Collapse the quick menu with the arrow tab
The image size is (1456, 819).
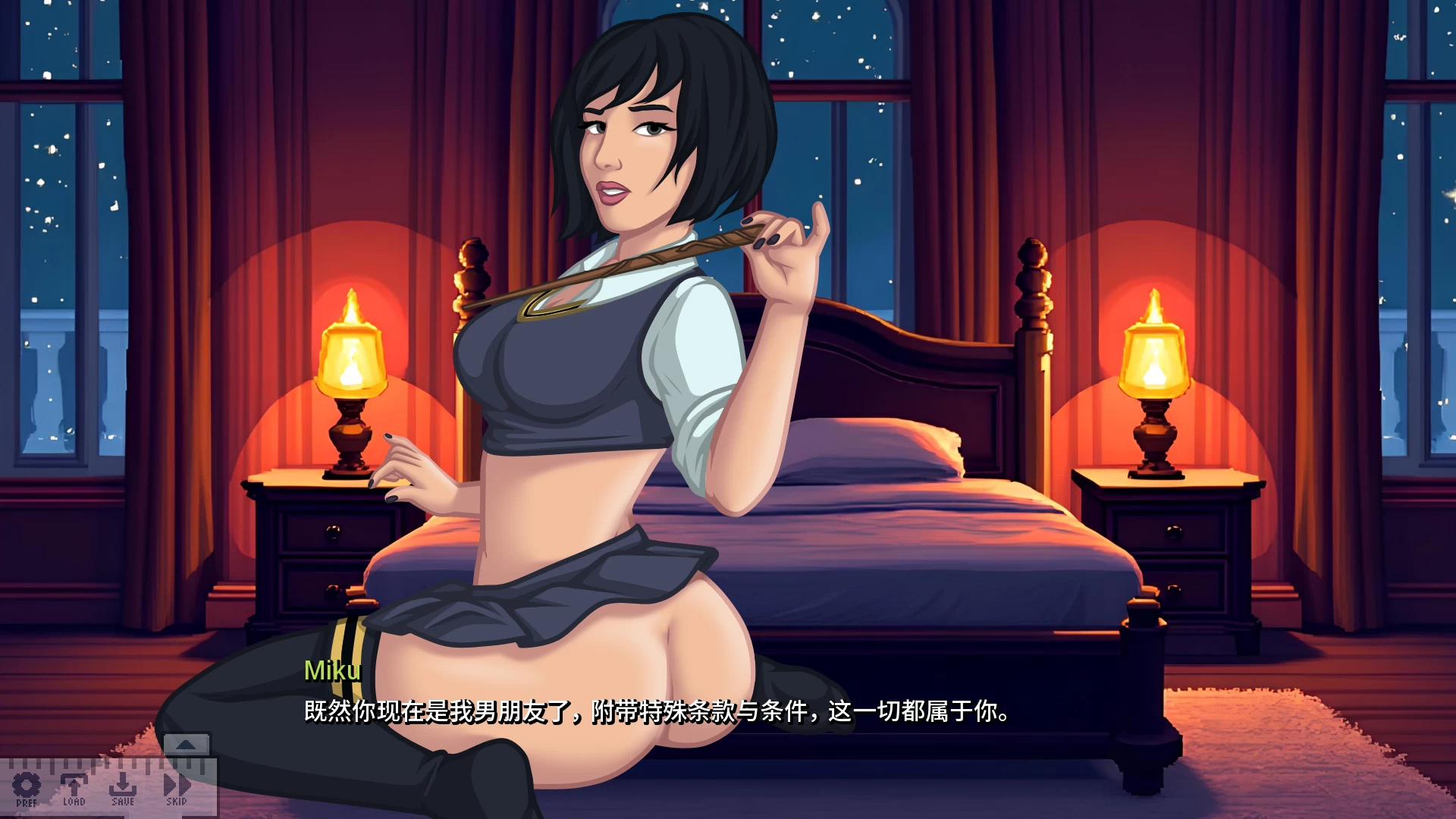coord(186,745)
